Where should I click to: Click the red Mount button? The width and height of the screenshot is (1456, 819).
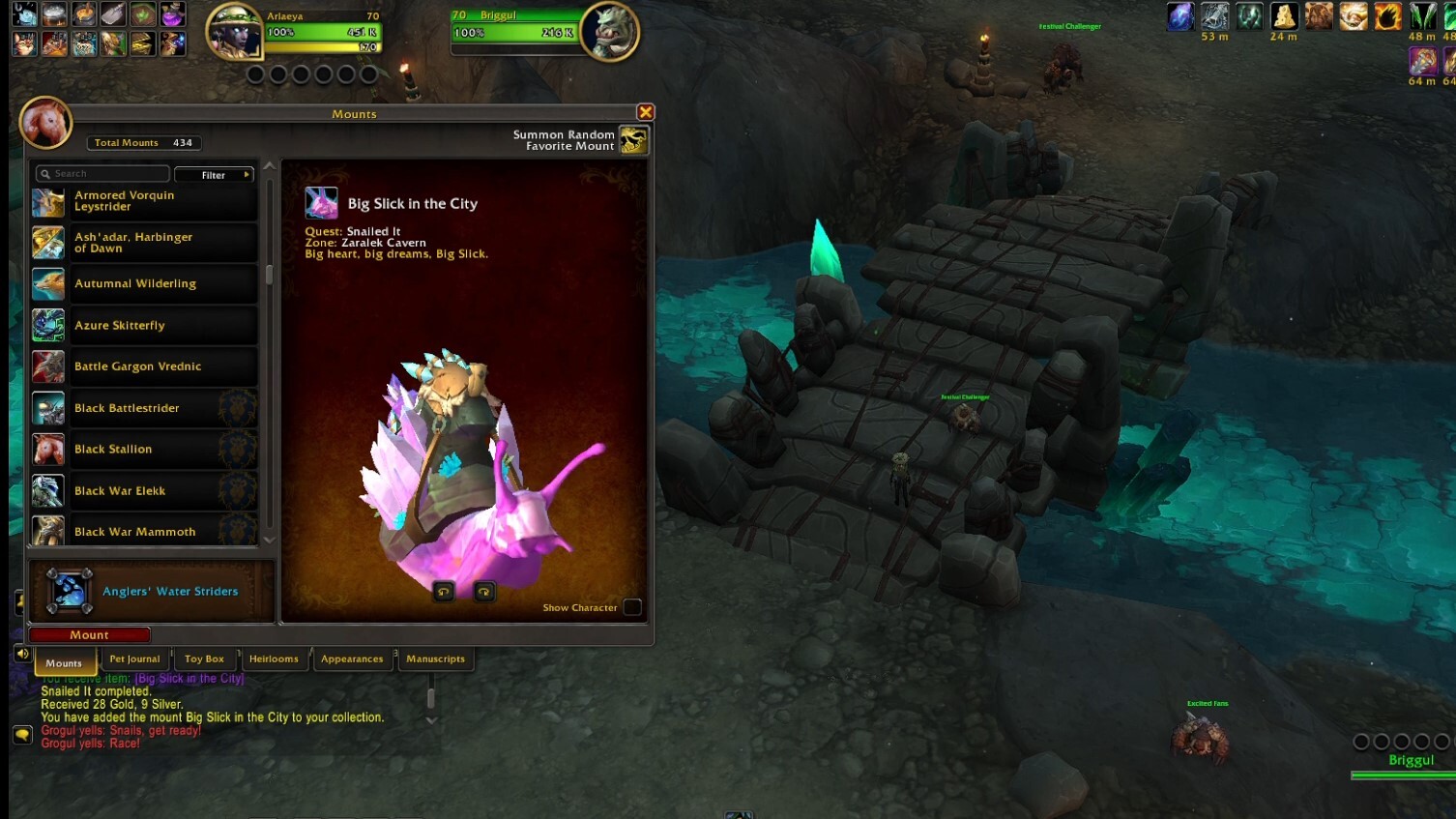point(89,635)
